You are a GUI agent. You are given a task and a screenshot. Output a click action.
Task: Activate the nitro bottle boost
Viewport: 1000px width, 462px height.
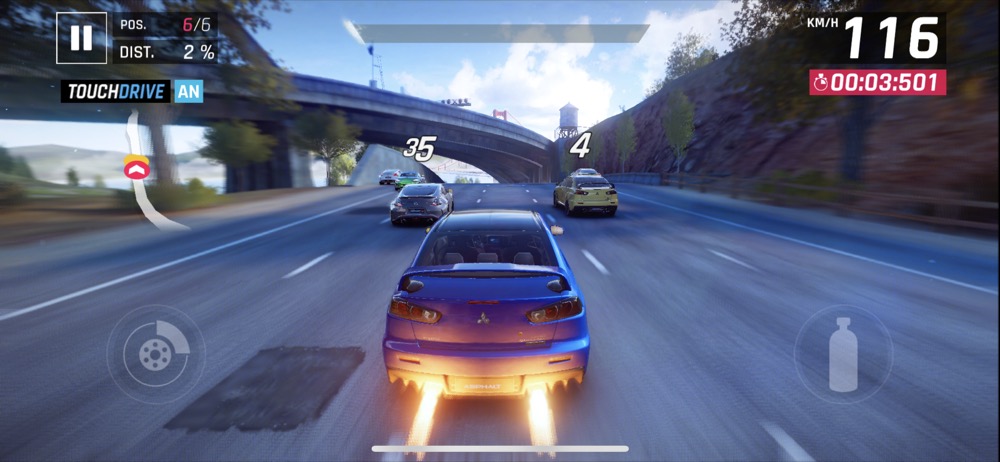pyautogui.click(x=843, y=354)
